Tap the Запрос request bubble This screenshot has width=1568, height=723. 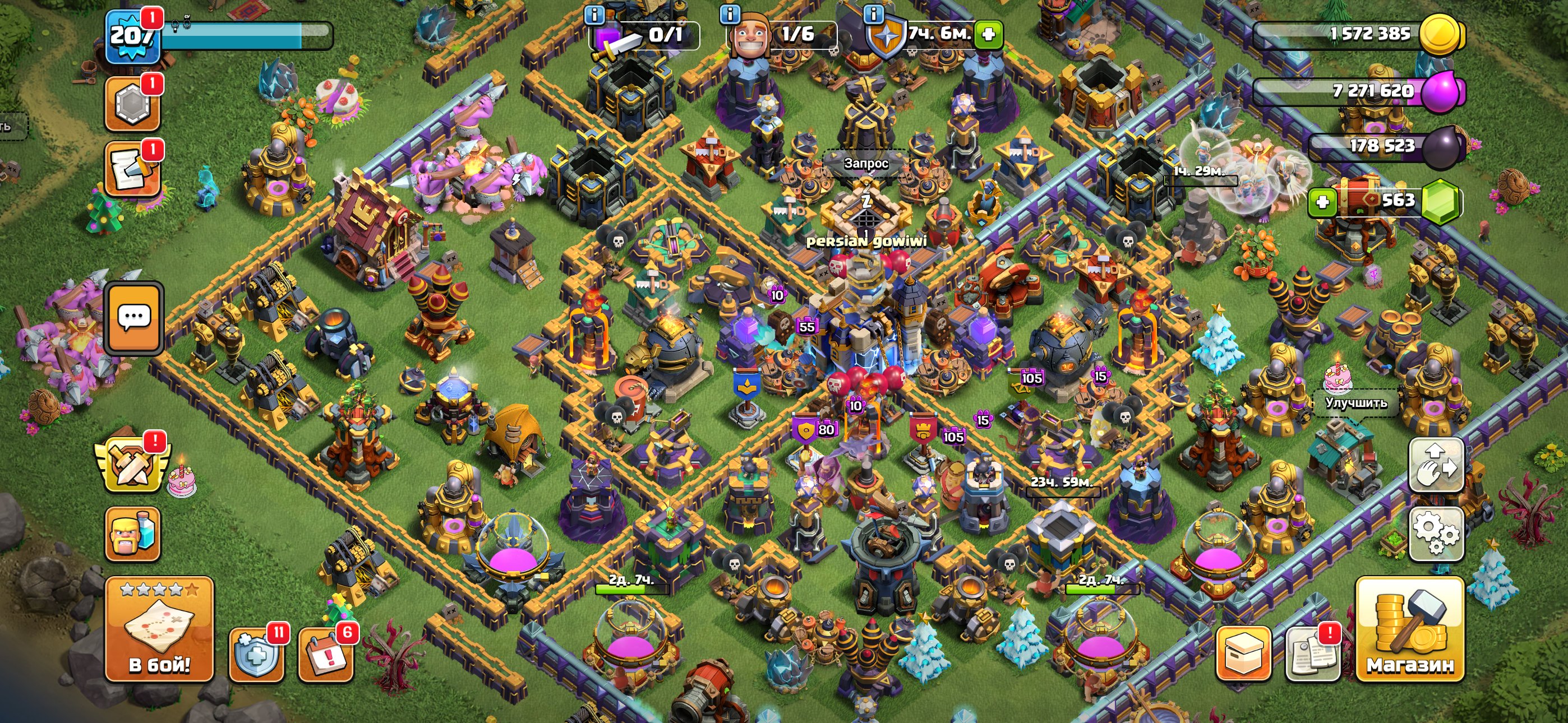865,163
